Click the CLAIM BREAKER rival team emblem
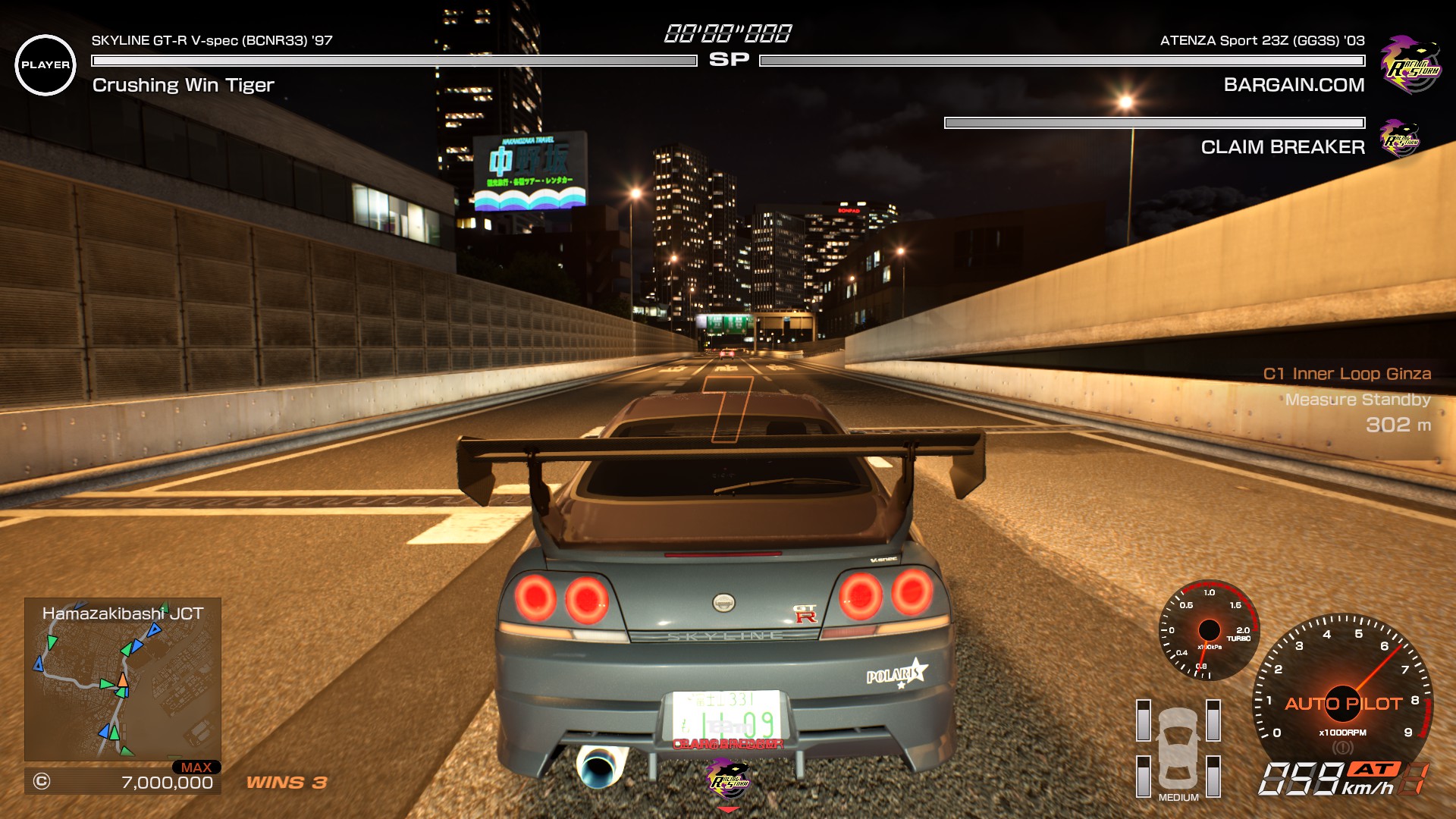Viewport: 1456px width, 819px height. tap(1400, 138)
